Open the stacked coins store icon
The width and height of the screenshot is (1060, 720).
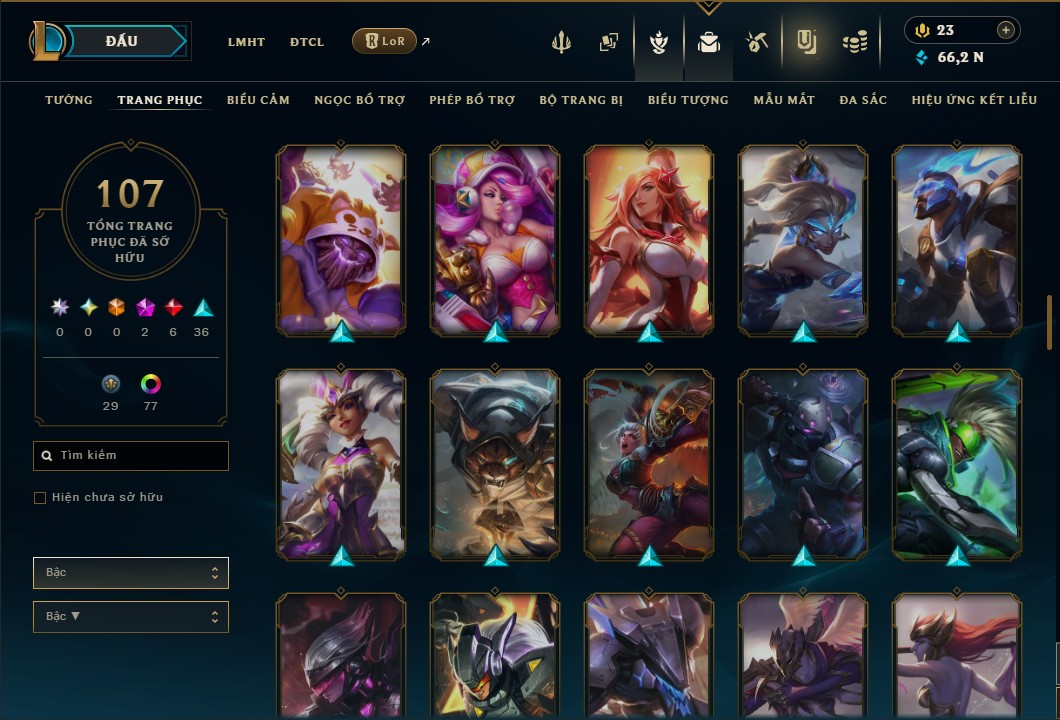854,42
